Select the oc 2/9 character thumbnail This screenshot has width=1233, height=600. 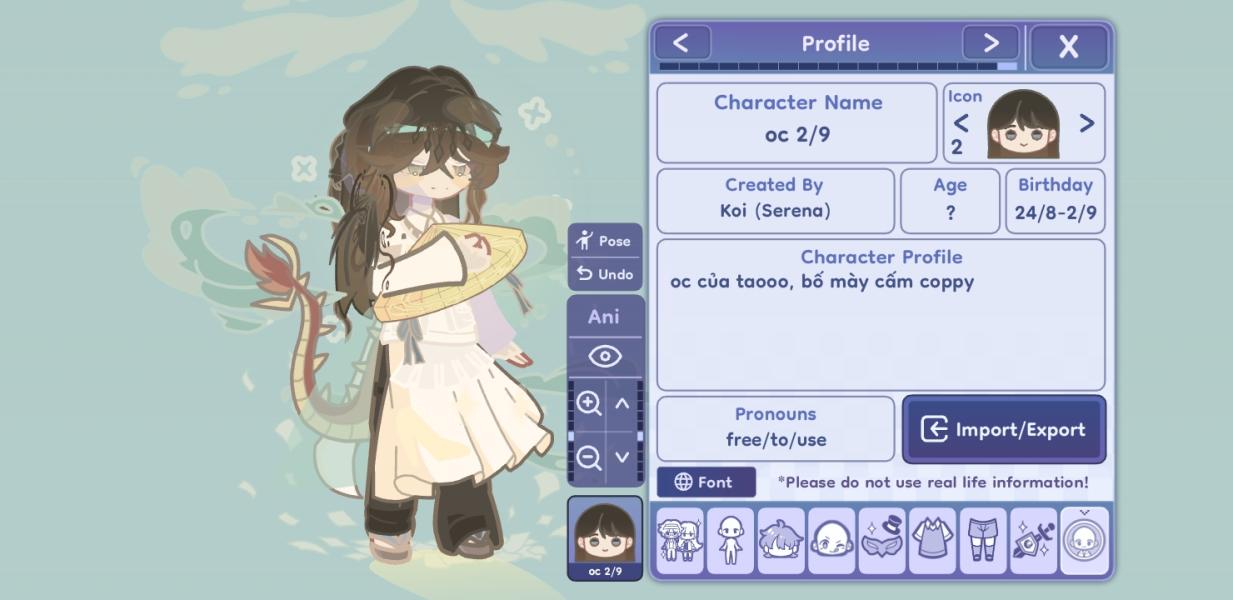[x=604, y=538]
